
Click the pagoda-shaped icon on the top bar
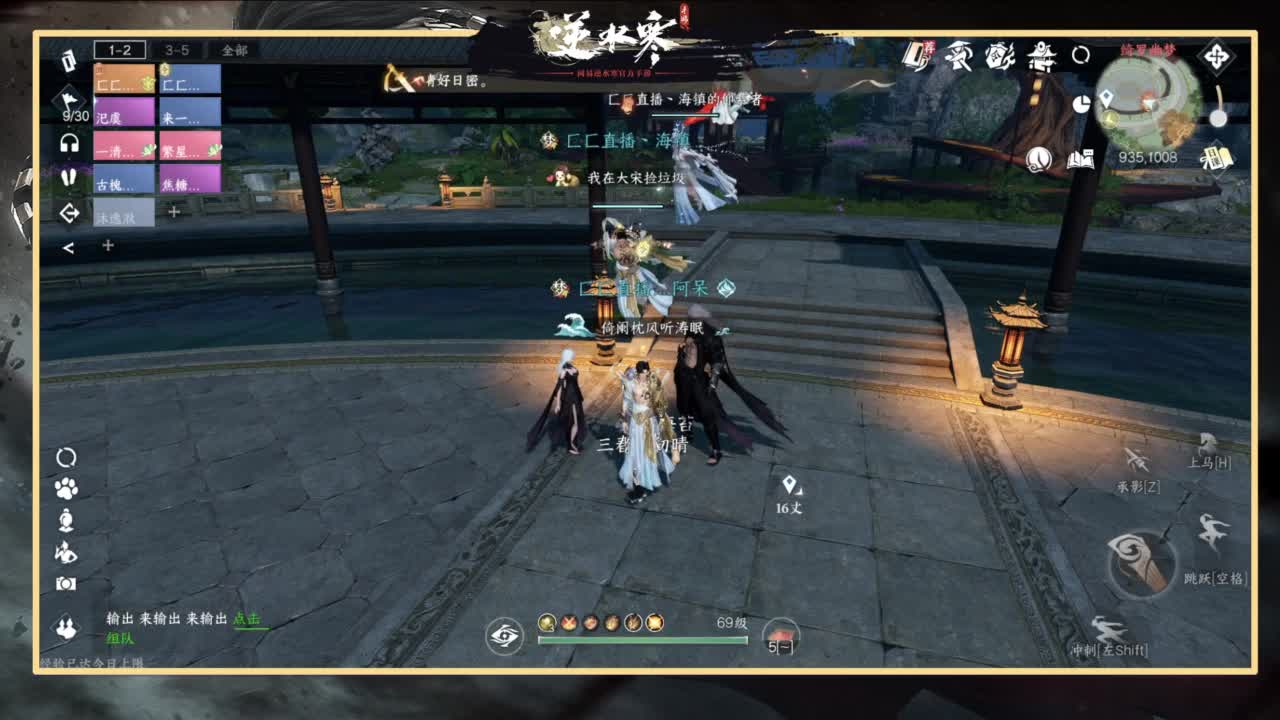(x=1040, y=60)
